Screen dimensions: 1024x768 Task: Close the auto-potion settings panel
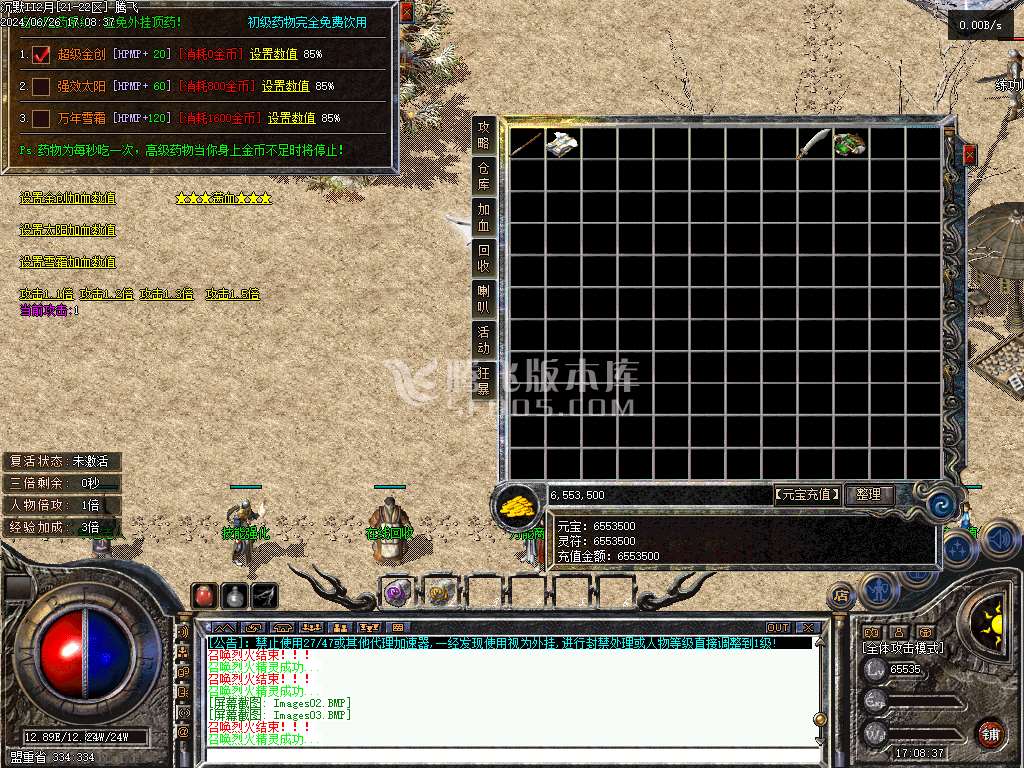coord(406,12)
